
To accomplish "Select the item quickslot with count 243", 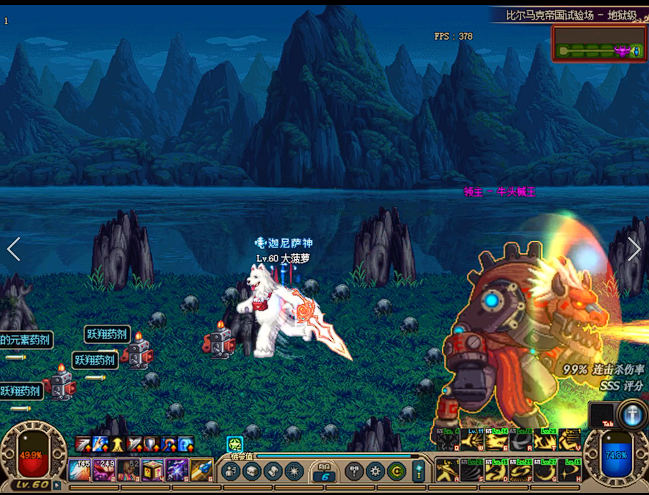I will pos(105,469).
